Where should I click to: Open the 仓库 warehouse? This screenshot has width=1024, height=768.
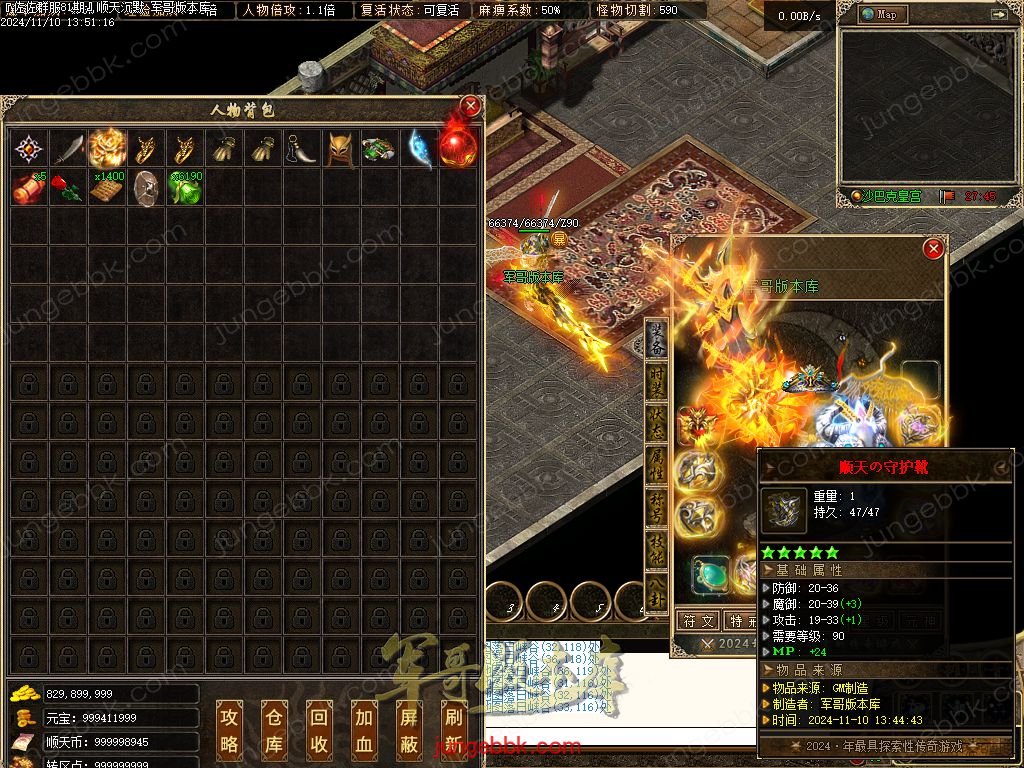click(274, 729)
